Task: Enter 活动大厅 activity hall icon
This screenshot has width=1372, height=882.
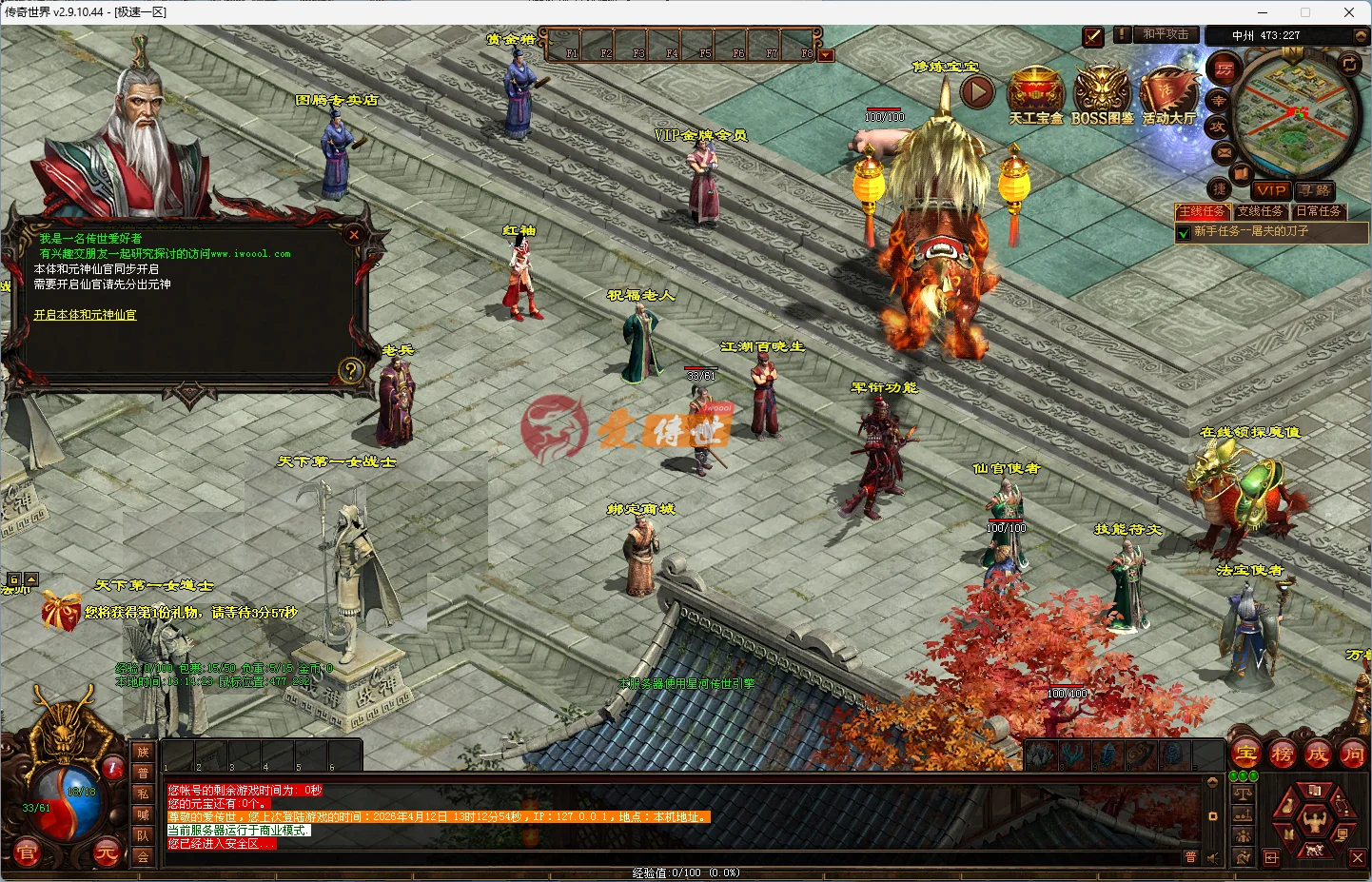Action: 1167,92
